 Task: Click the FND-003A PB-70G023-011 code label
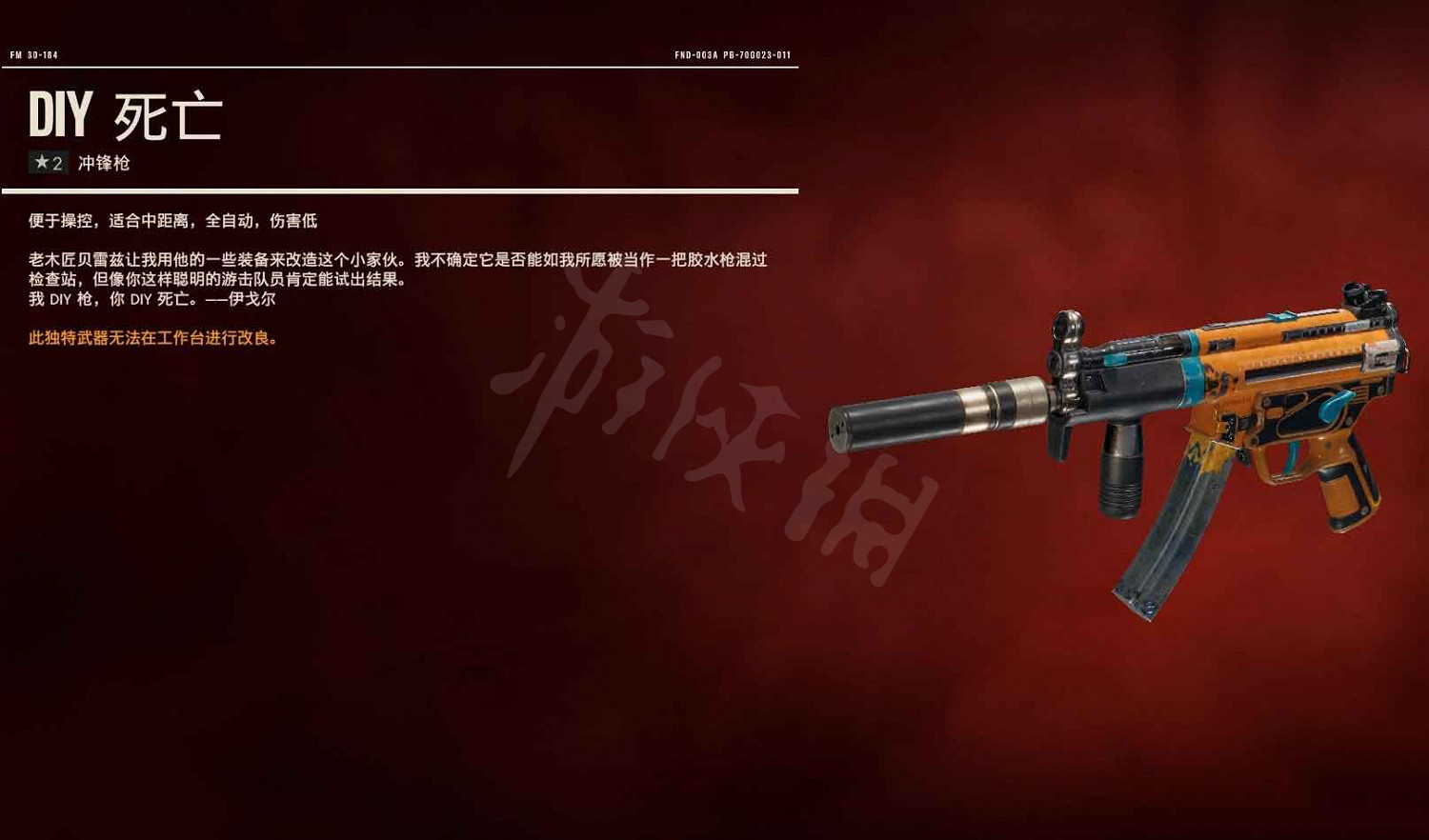point(734,54)
